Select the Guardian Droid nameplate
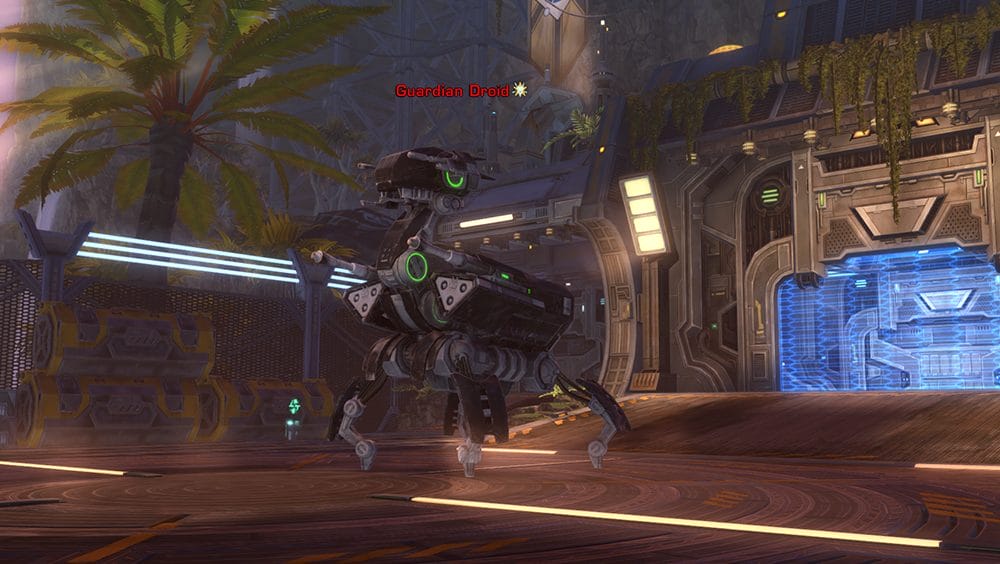This screenshot has height=564, width=1000. [x=452, y=91]
